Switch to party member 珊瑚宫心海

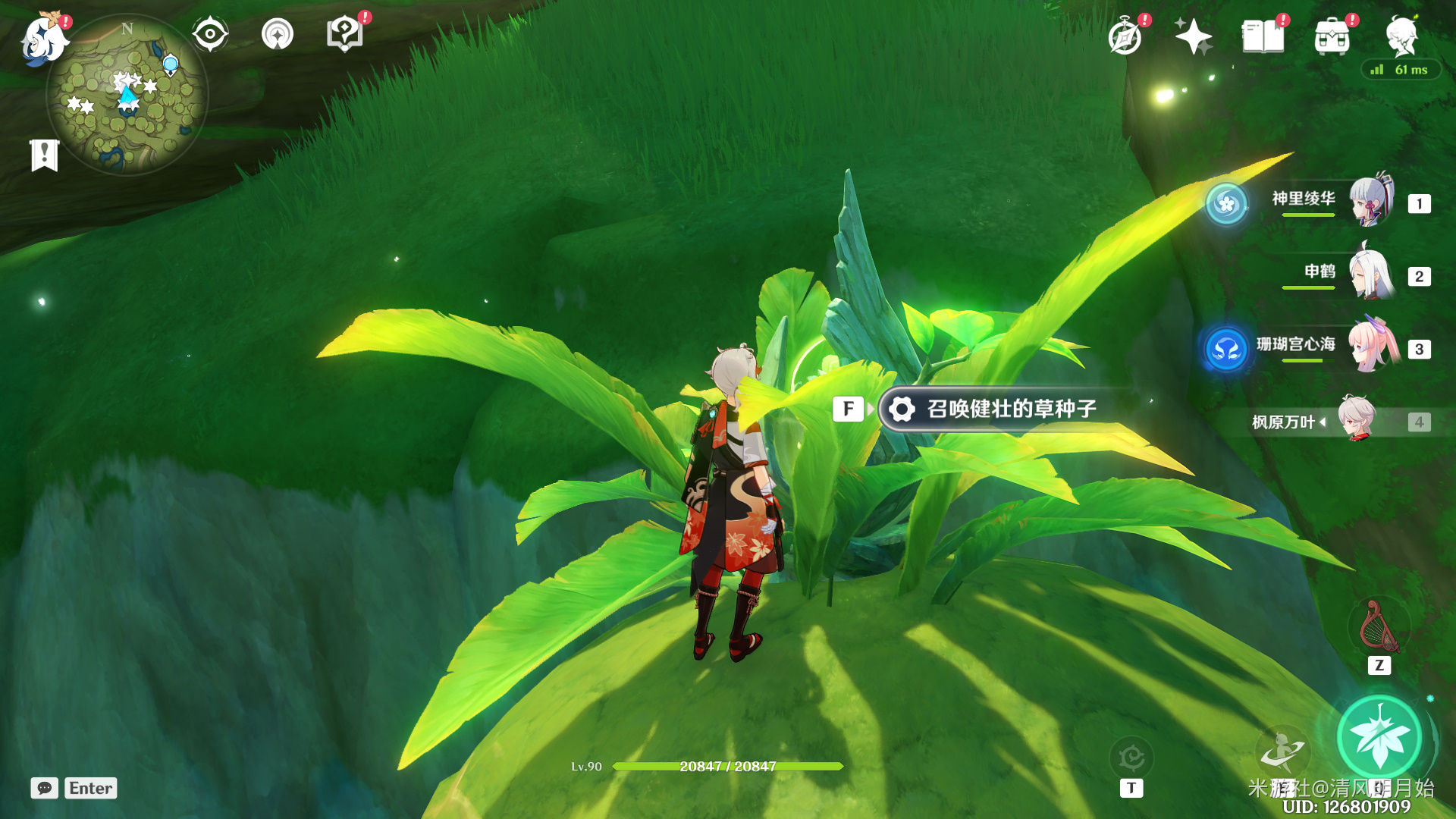point(1335,347)
